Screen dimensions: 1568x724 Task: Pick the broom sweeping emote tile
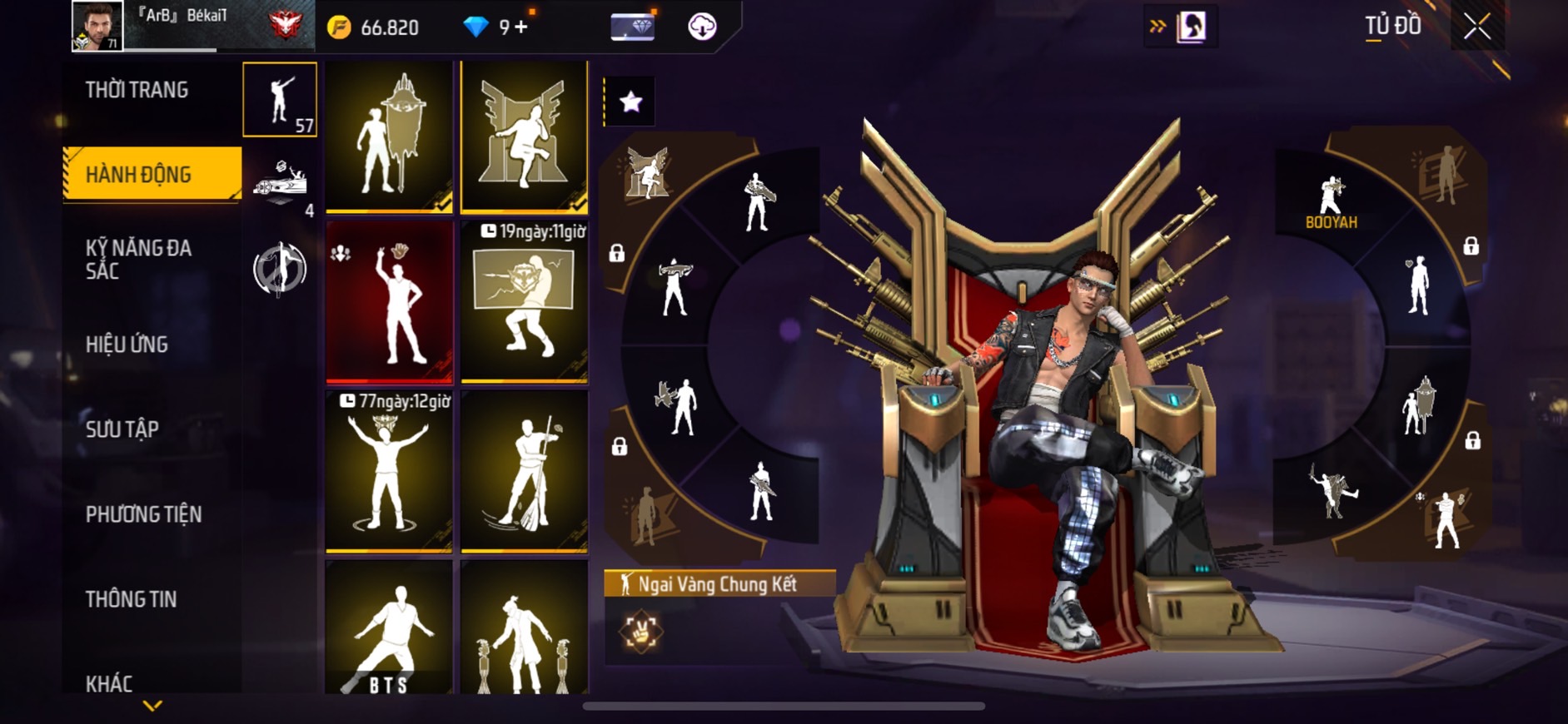[524, 472]
